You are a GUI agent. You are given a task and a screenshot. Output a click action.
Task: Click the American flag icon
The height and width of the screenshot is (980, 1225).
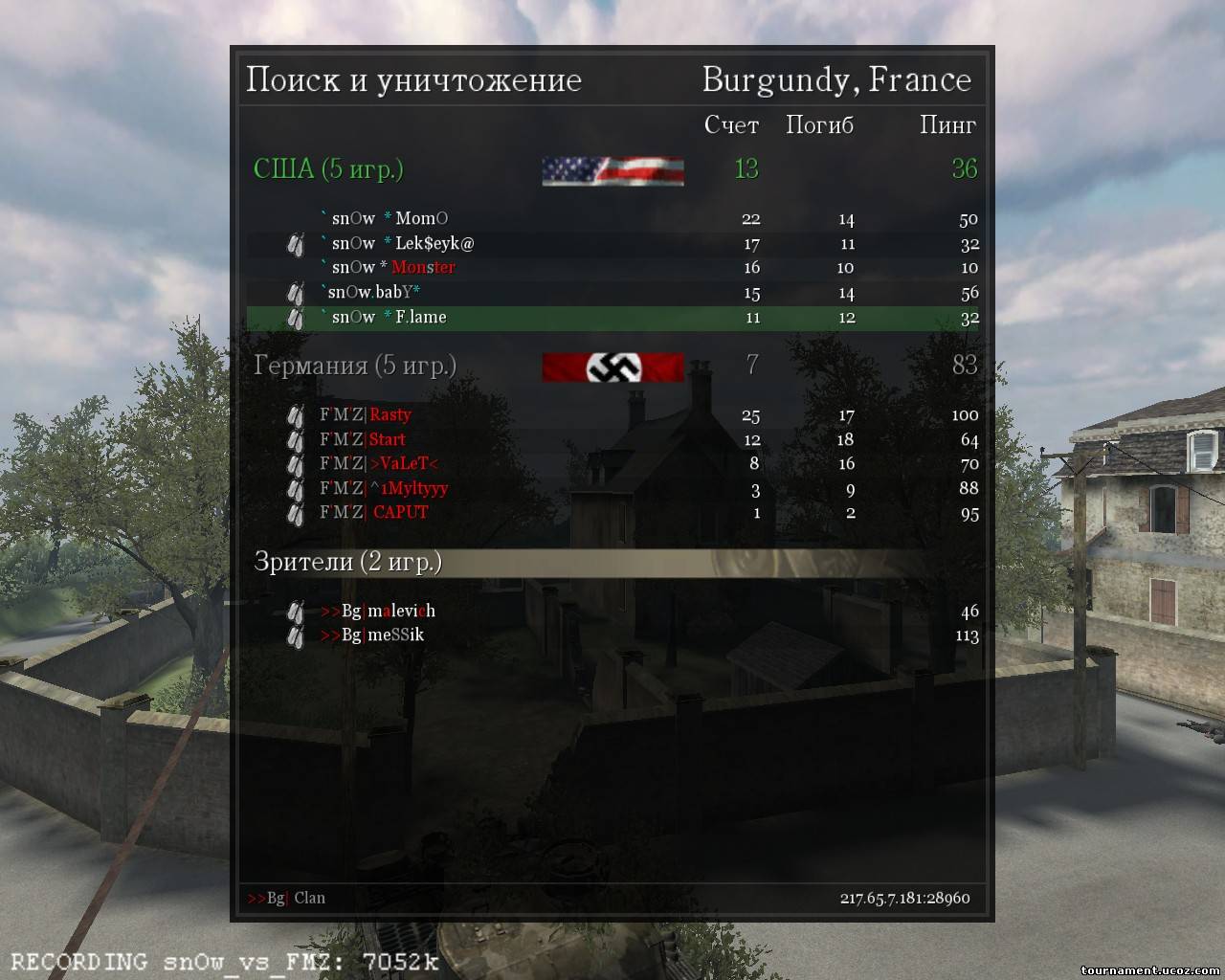coord(612,170)
